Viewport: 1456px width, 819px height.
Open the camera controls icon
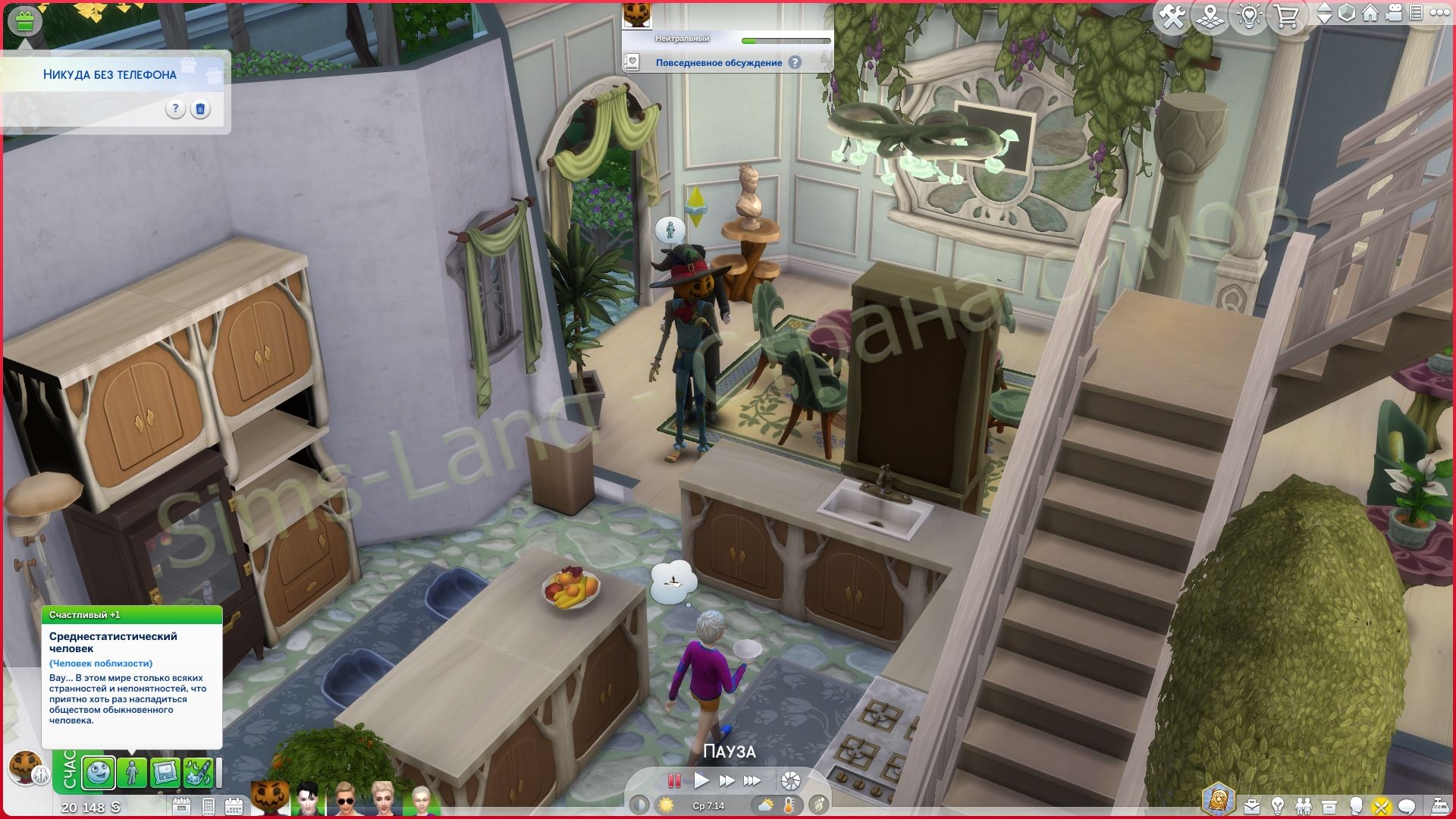click(x=1395, y=14)
